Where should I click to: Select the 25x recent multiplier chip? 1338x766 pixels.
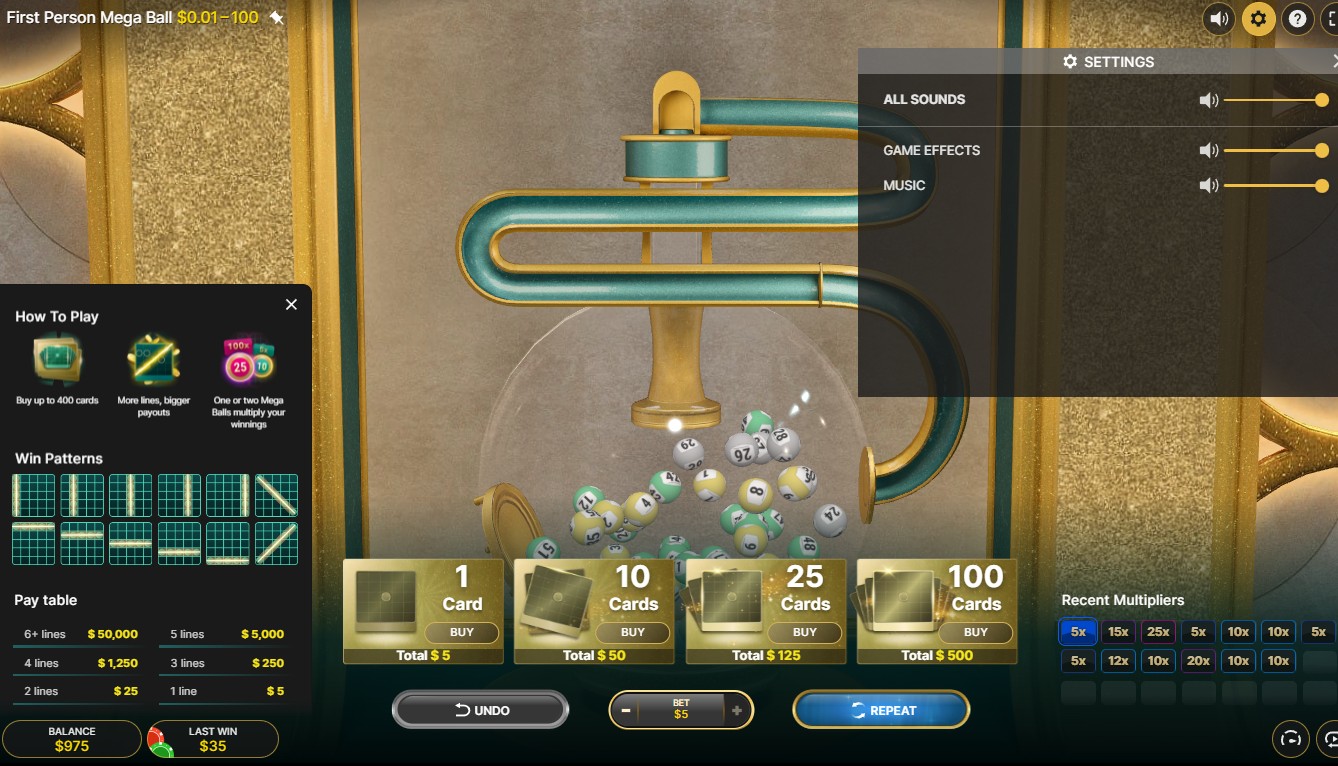[x=1158, y=632]
